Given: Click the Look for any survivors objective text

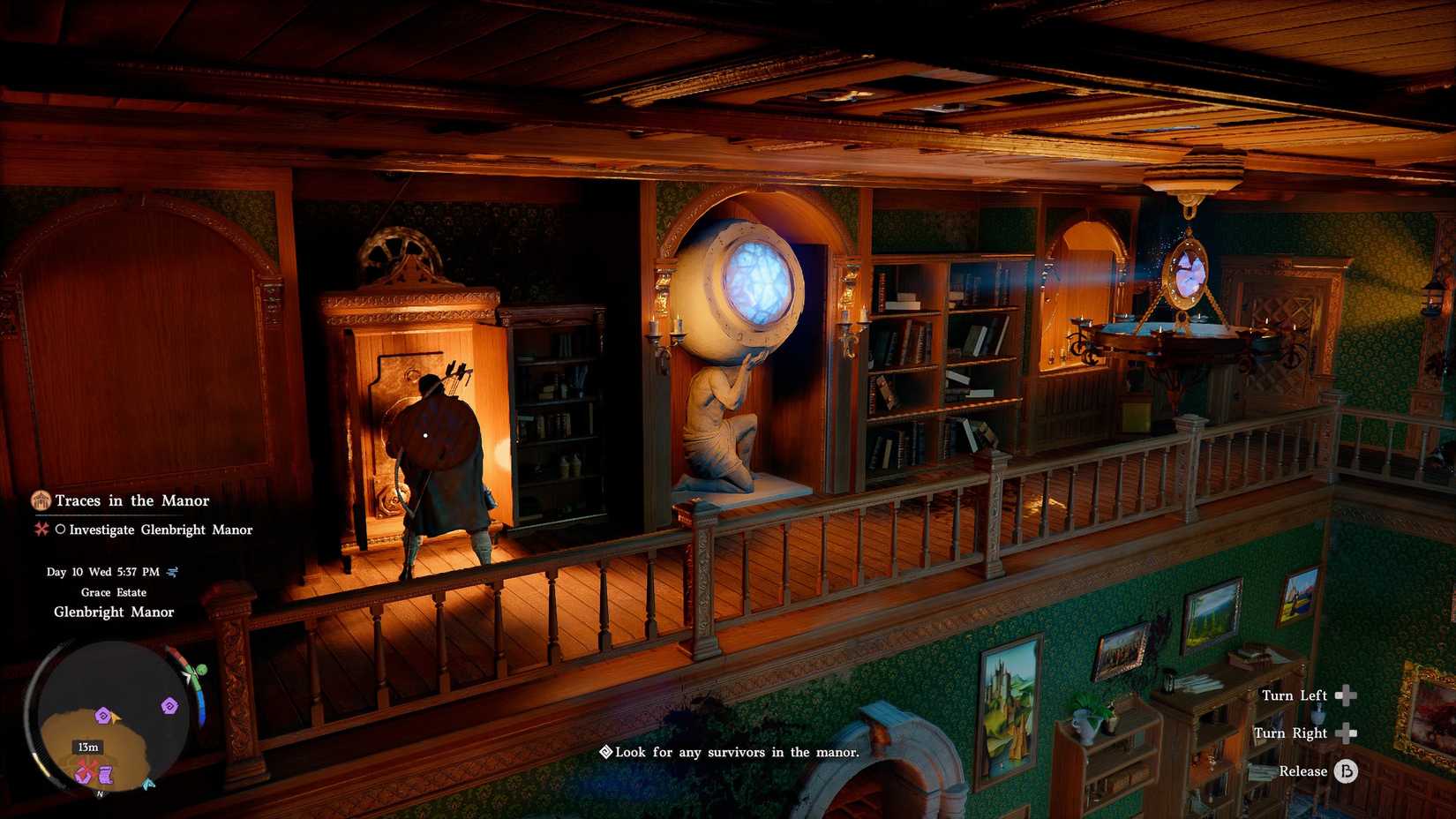Looking at the screenshot, I should point(738,753).
